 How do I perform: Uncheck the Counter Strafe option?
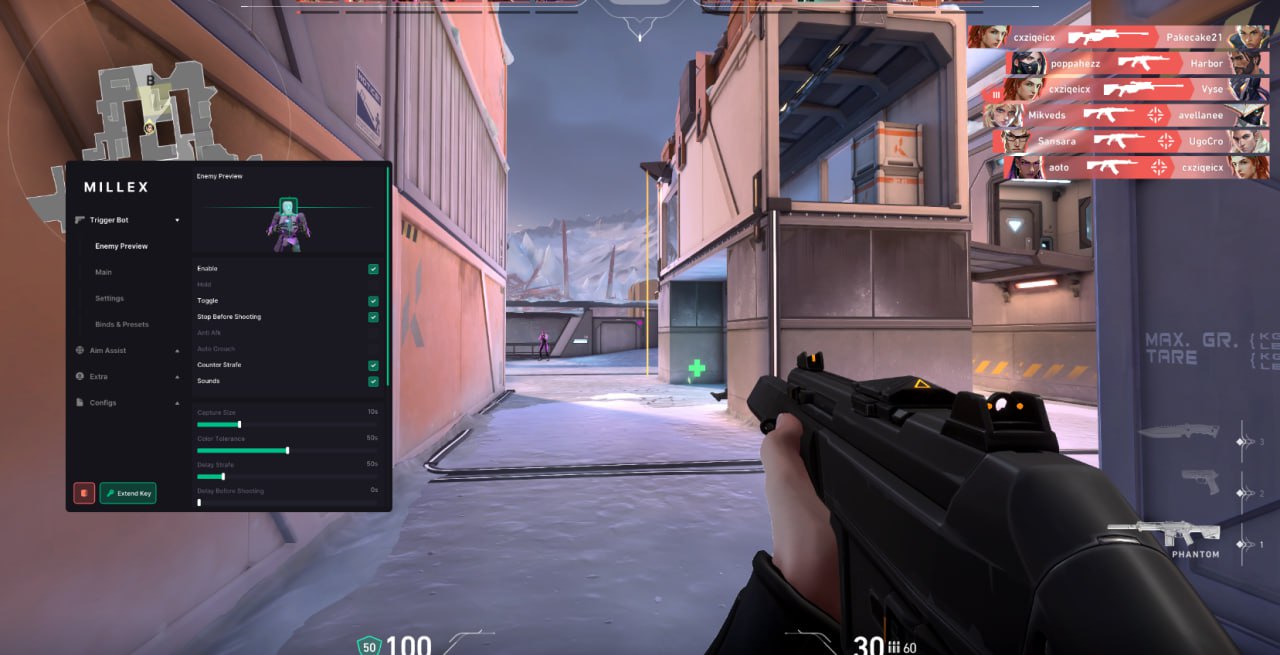point(373,365)
